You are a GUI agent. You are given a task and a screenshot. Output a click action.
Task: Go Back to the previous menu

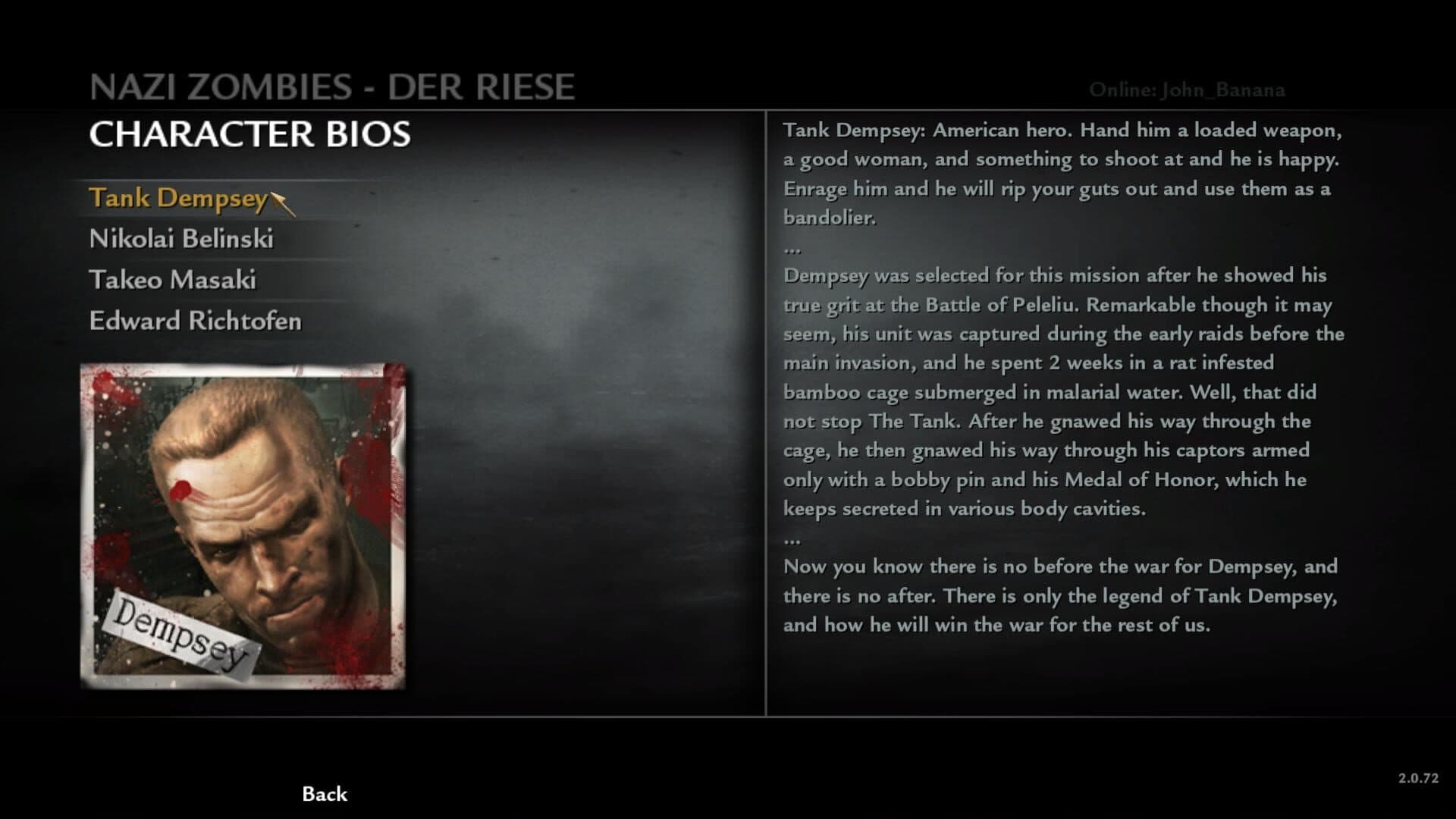(325, 794)
